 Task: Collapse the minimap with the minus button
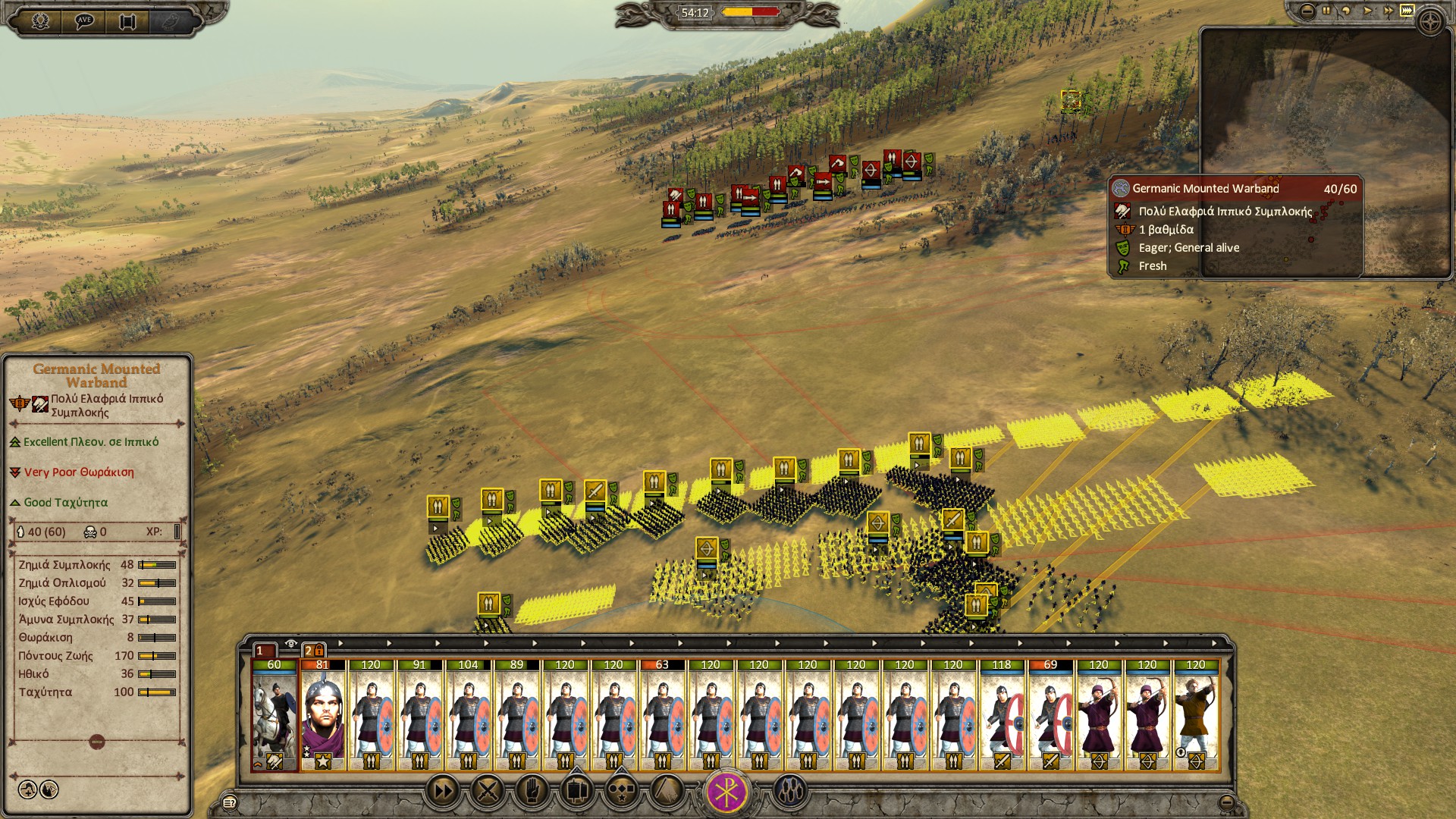(x=1307, y=11)
